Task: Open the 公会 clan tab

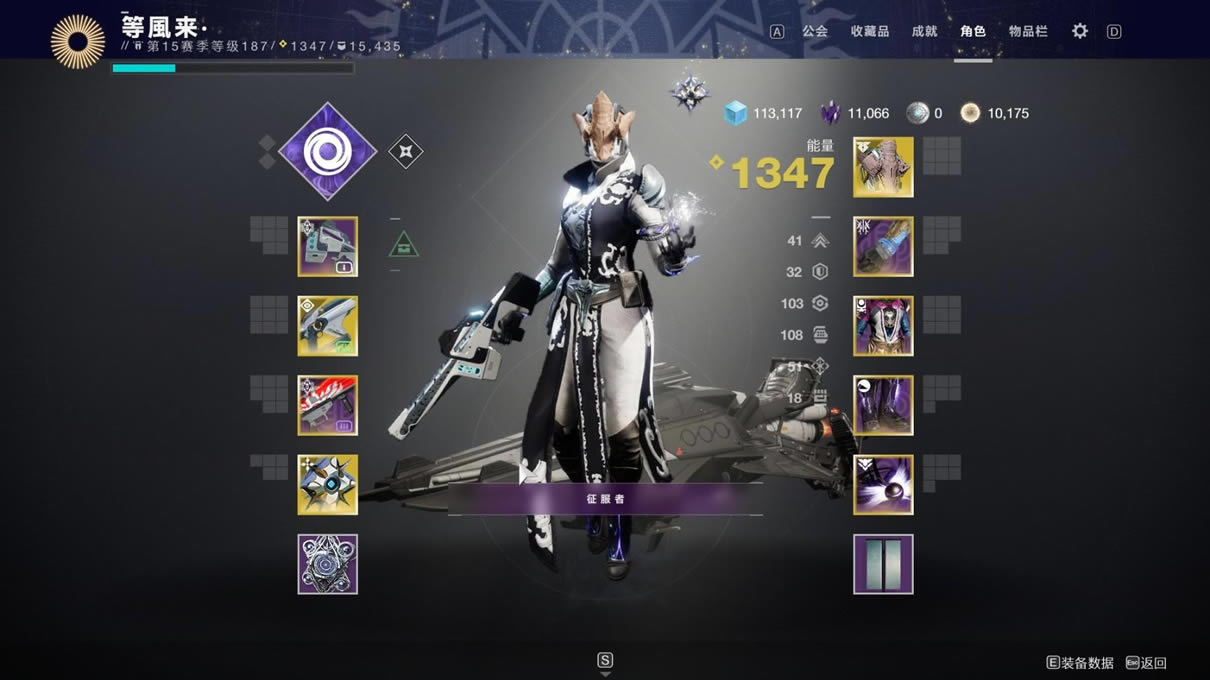Action: click(x=815, y=31)
